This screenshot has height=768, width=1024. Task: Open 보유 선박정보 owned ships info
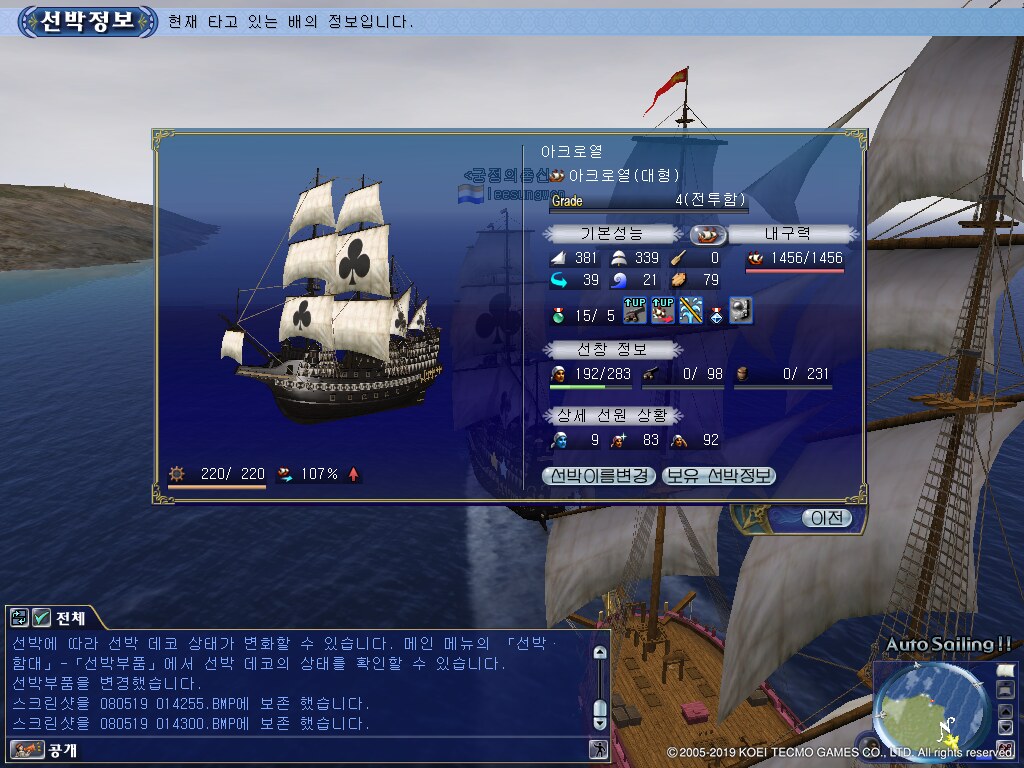pos(719,476)
